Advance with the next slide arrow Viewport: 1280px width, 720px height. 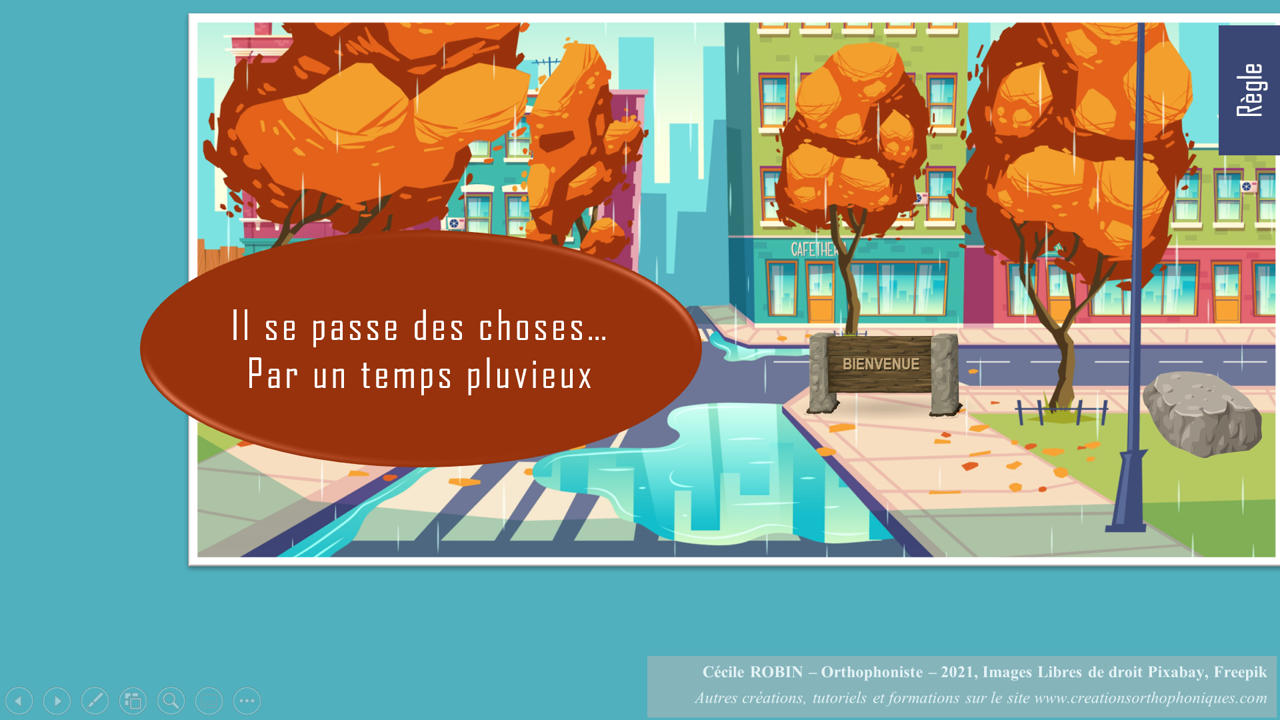point(57,701)
